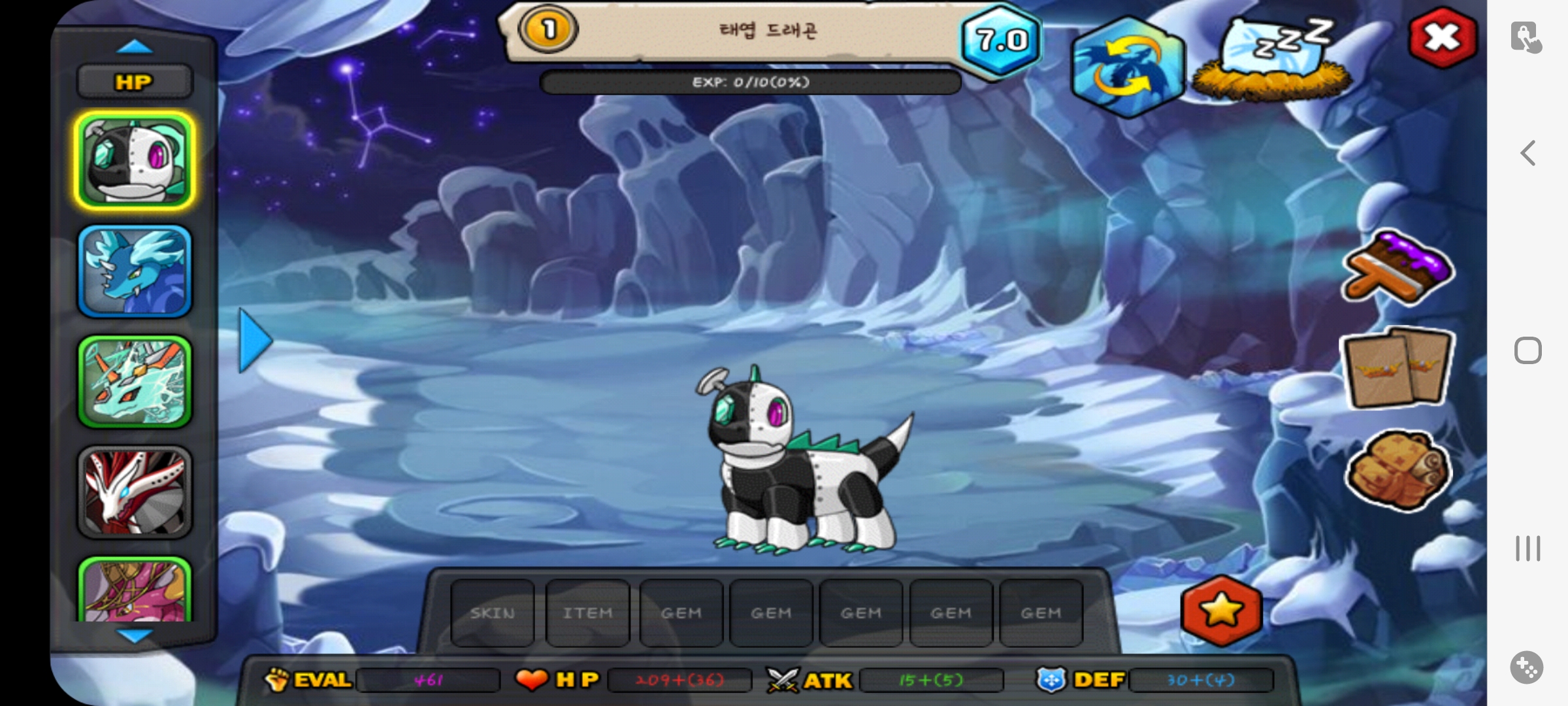The image size is (1568, 706).
Task: Open the ITEM equipment slot
Action: click(x=587, y=613)
